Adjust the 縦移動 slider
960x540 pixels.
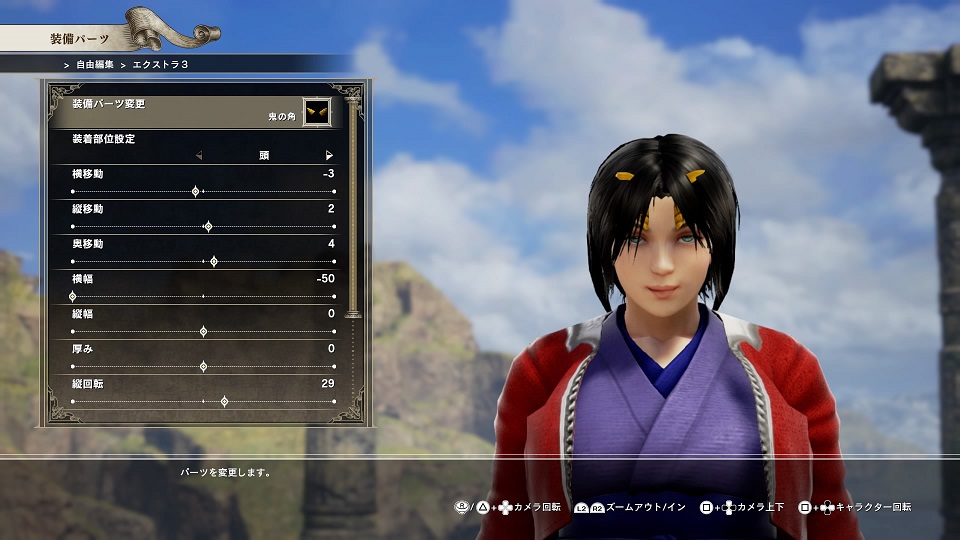pos(207,226)
